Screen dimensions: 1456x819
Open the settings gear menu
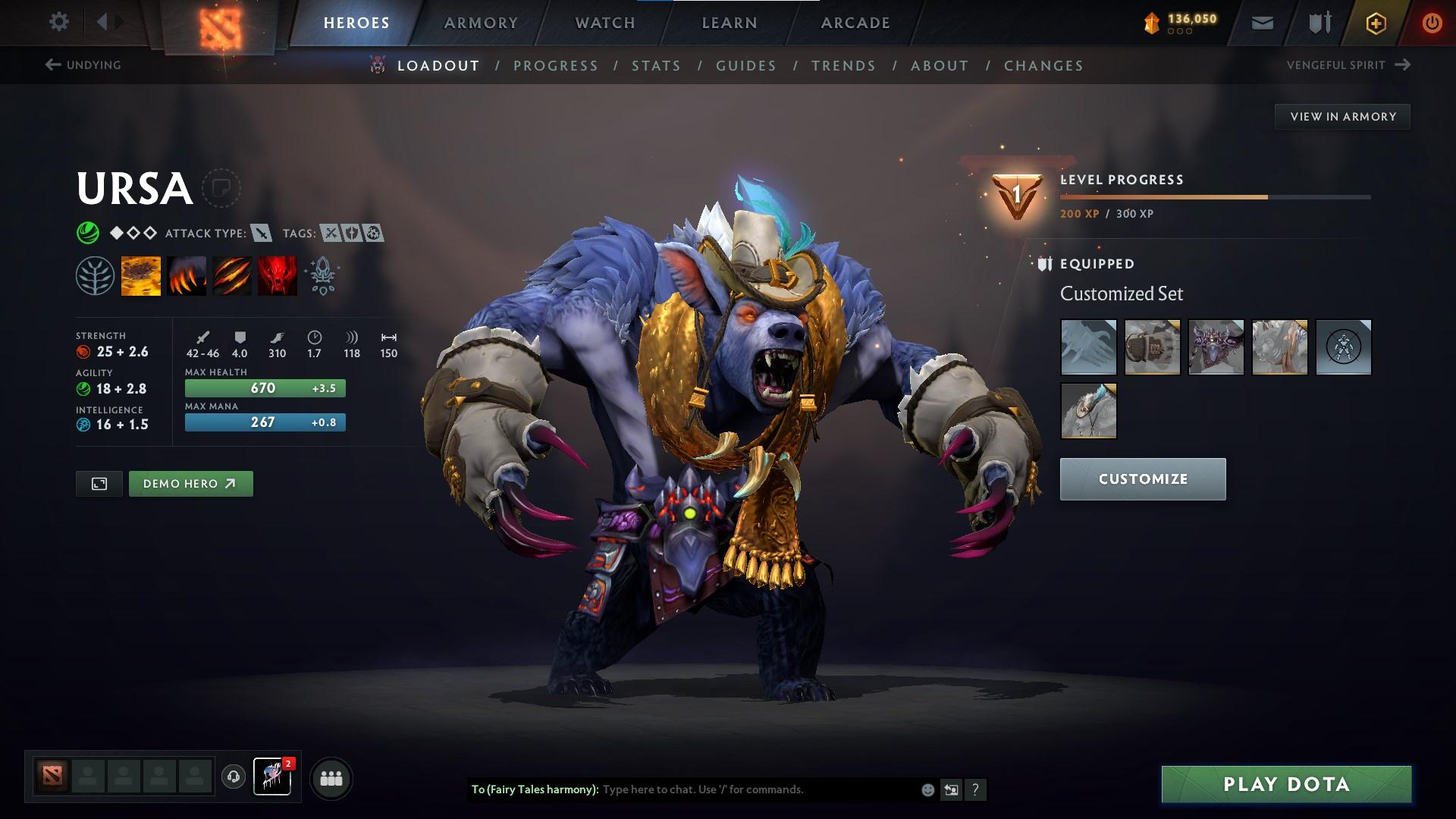(x=59, y=22)
